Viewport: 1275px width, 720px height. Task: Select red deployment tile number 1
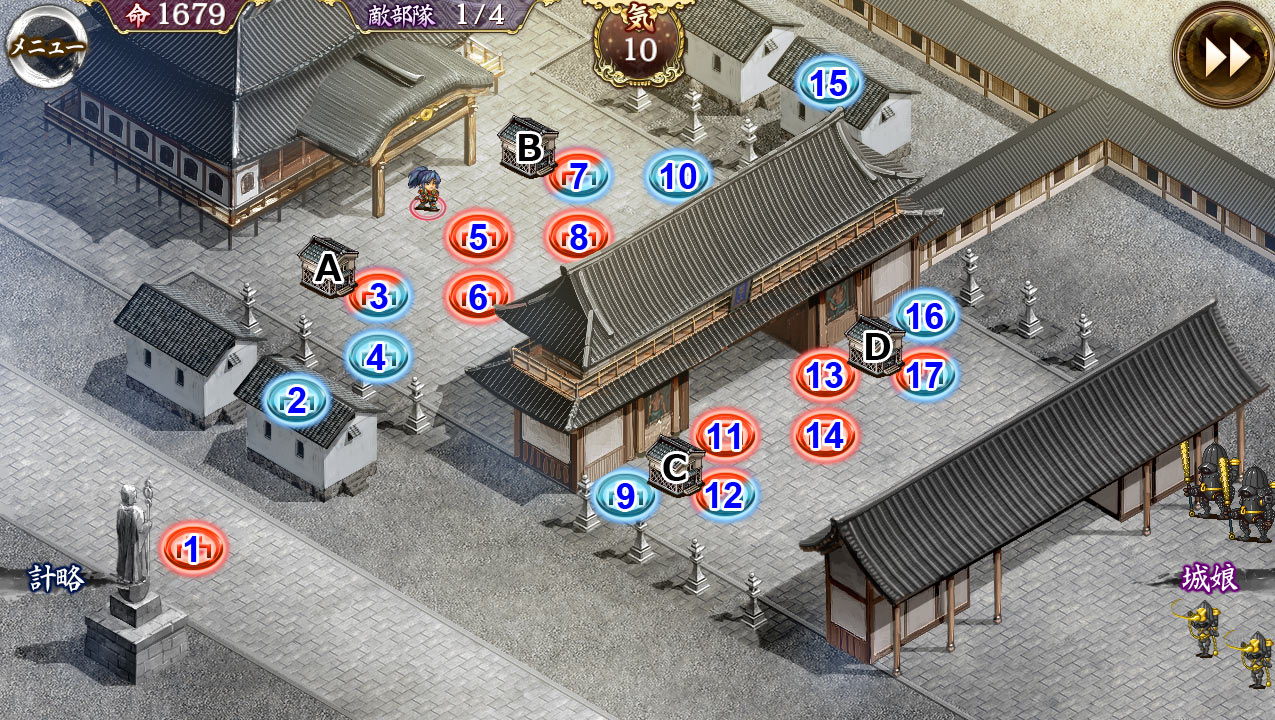coord(193,548)
